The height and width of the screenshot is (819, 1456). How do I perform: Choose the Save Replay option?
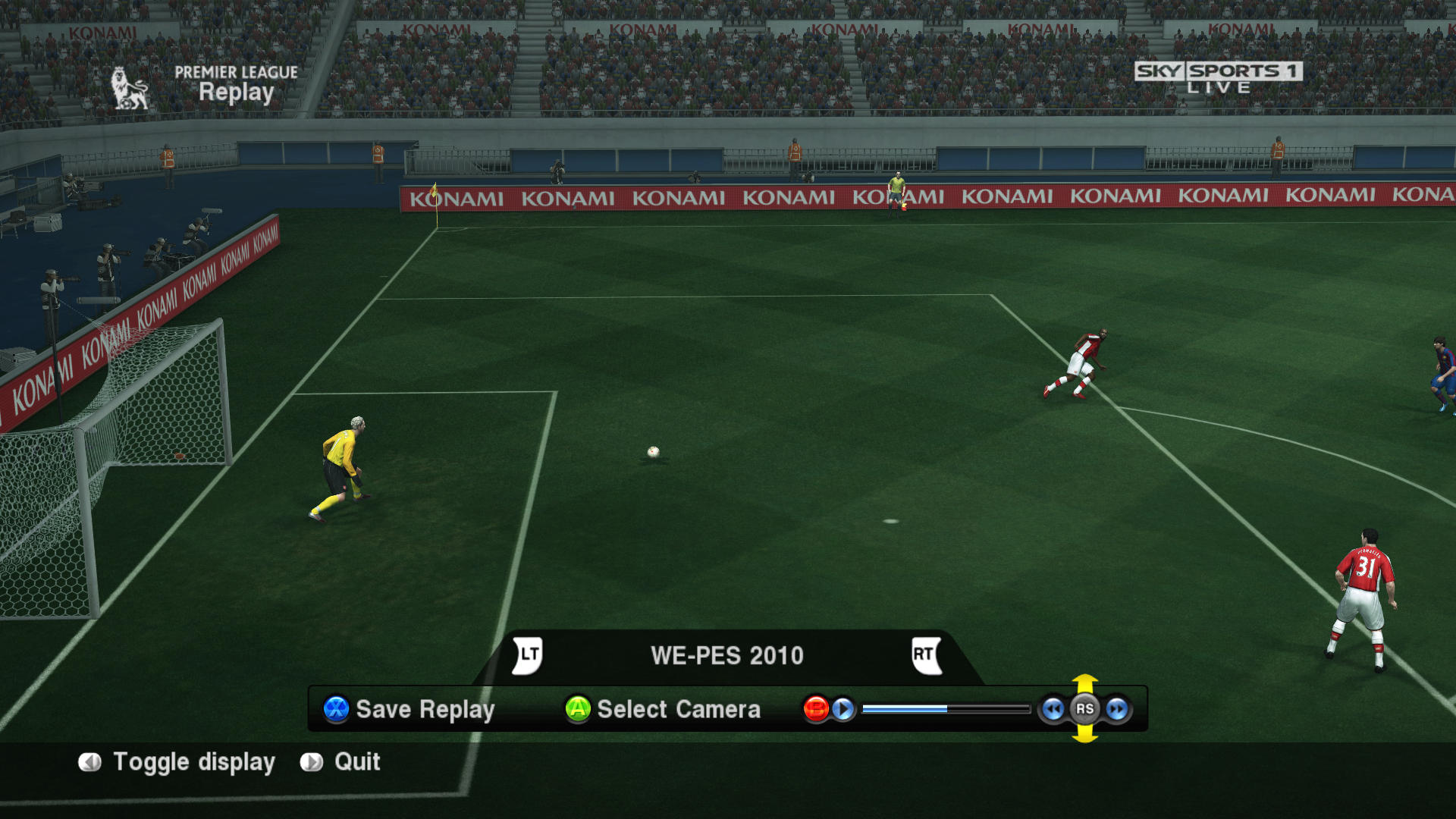[x=409, y=709]
